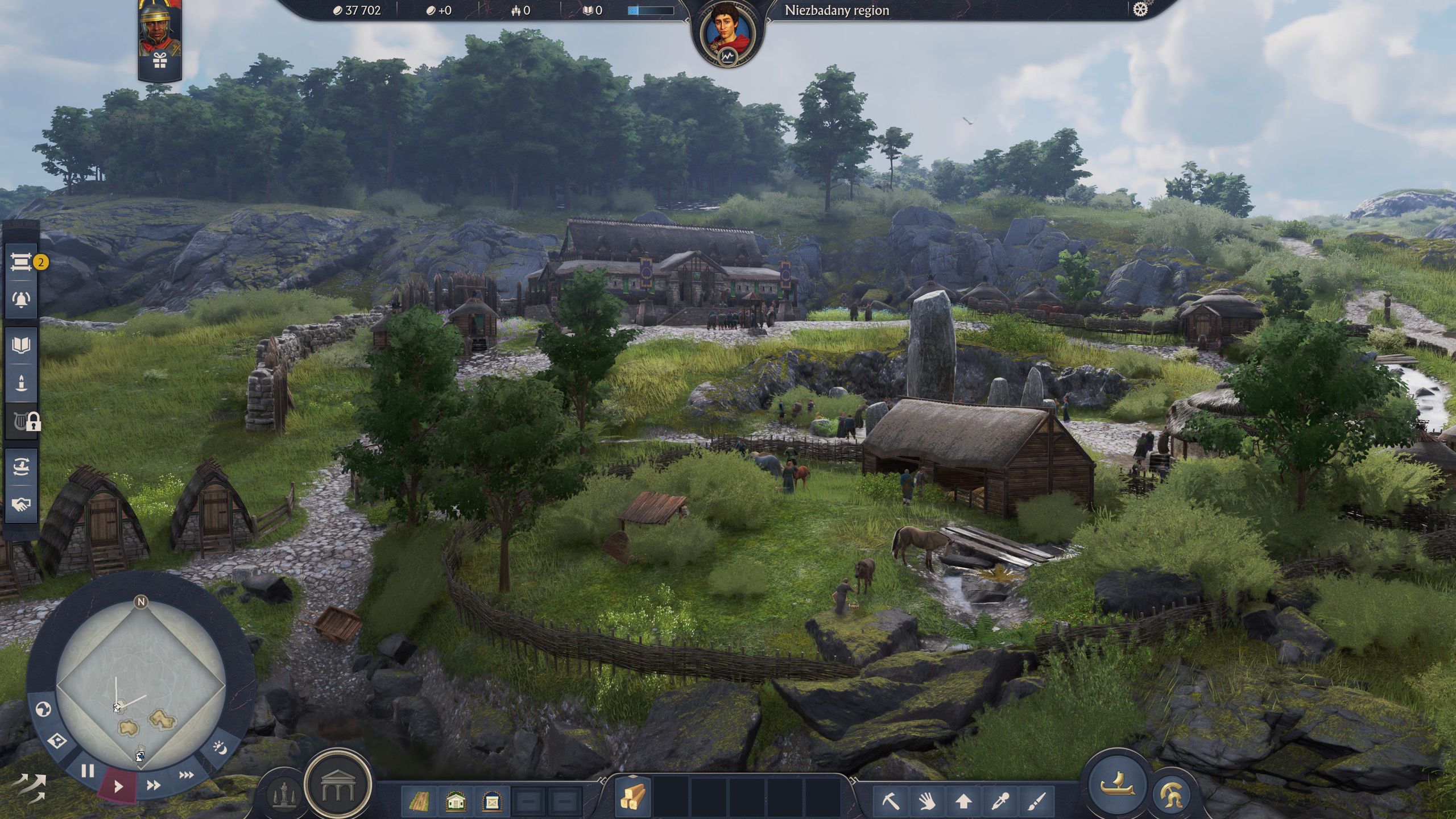The height and width of the screenshot is (819, 1456).
Task: Select the eyedropper picker tool
Action: (x=999, y=800)
